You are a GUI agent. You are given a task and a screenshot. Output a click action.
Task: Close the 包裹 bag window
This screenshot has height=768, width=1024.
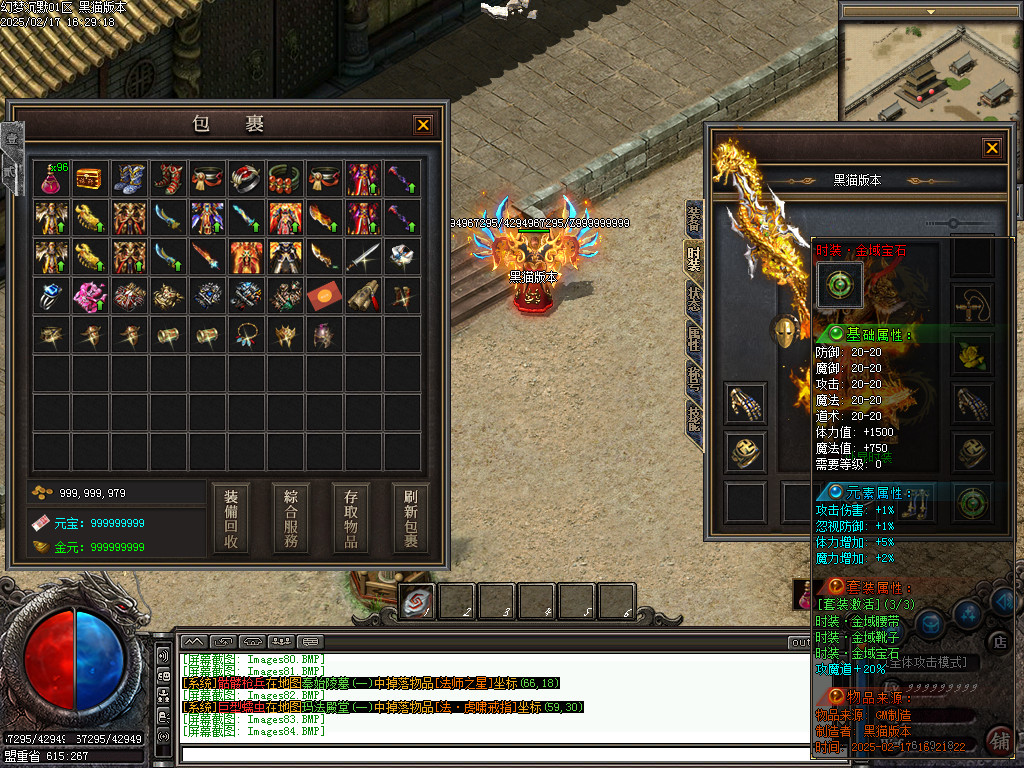point(423,125)
